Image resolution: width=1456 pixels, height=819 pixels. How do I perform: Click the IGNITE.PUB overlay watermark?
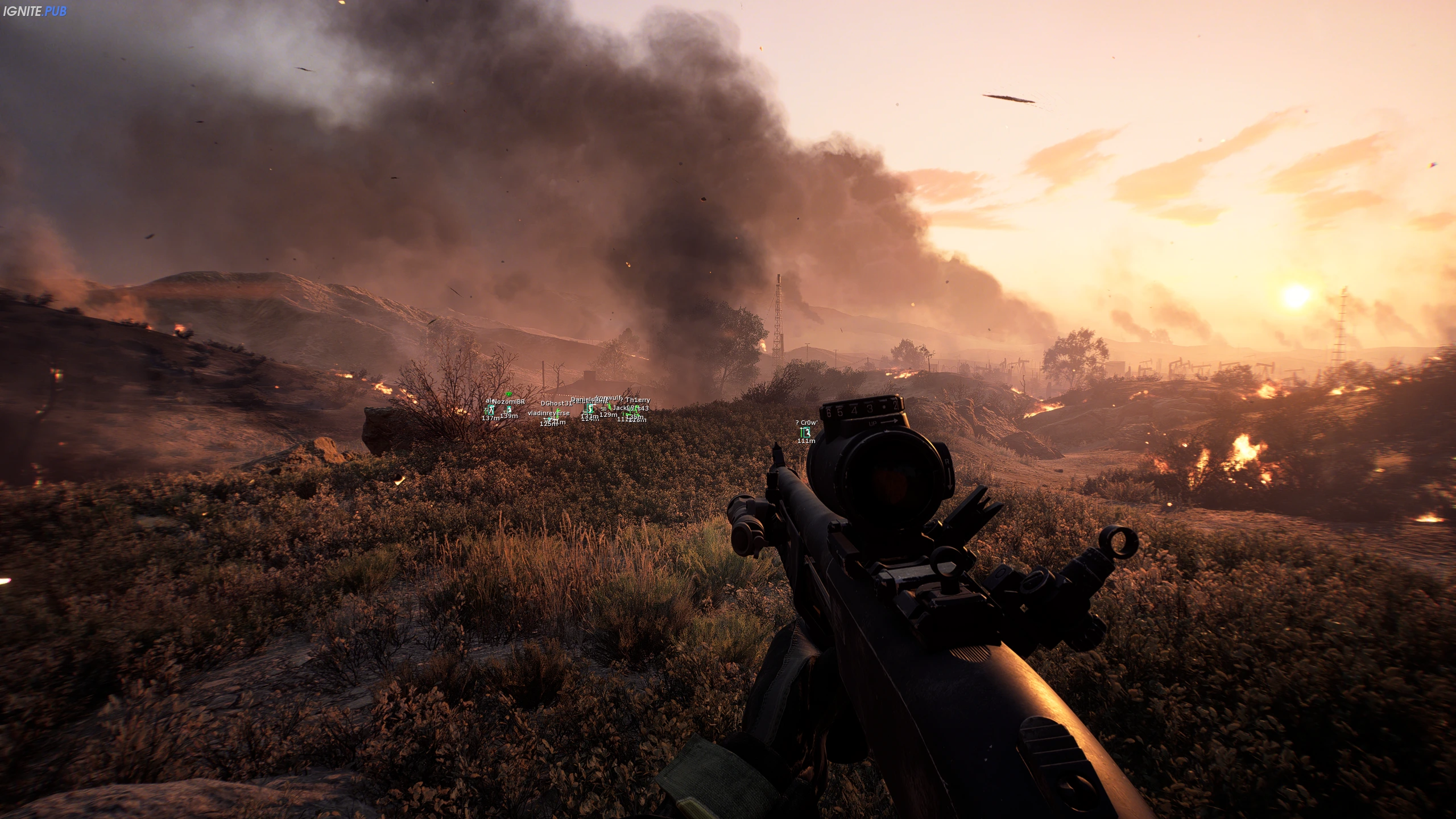[x=35, y=11]
